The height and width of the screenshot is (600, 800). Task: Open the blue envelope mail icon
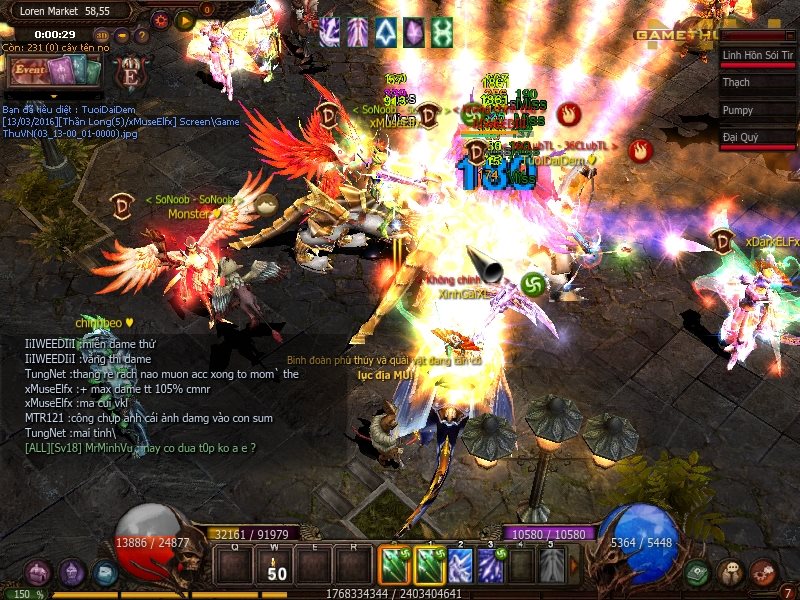[105, 573]
